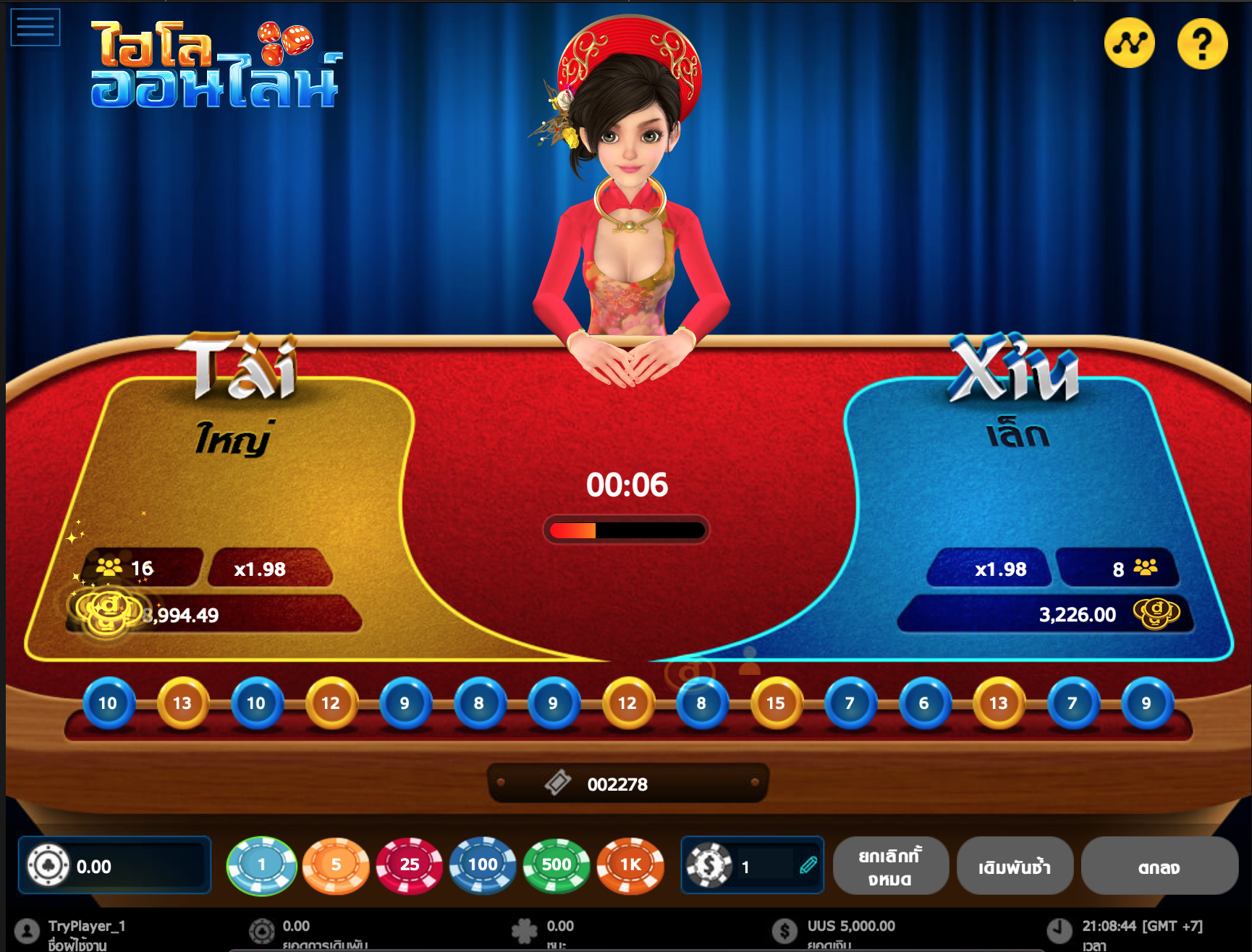Click the gold coin icon beside Xiu total
1252x952 pixels.
(1156, 614)
